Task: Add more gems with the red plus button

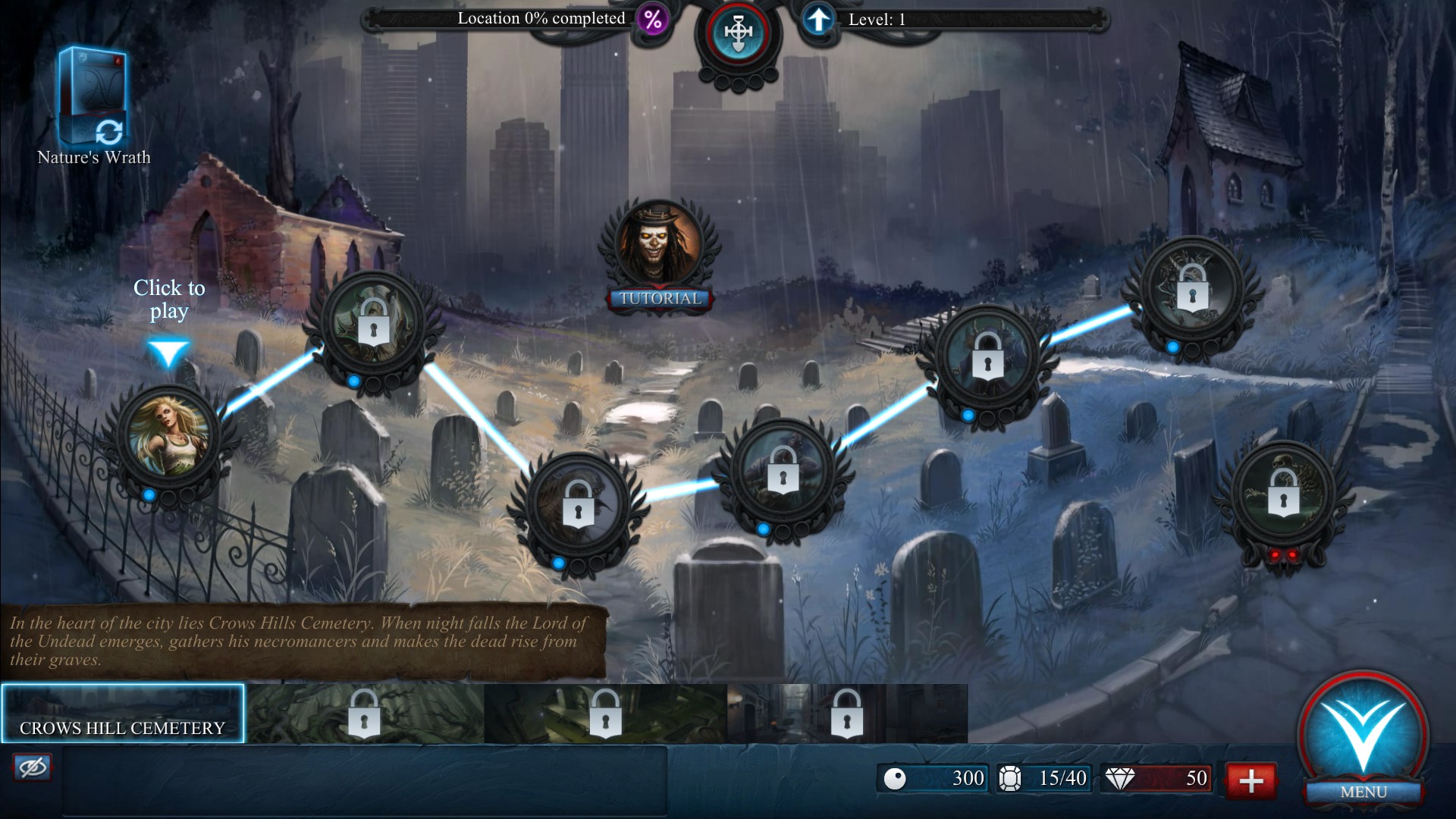Action: (x=1250, y=780)
